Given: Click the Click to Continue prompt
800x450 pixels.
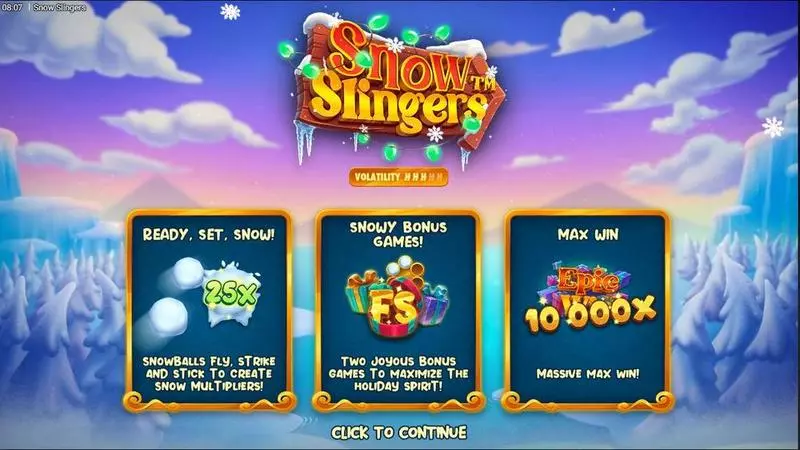Looking at the screenshot, I should coord(399,433).
